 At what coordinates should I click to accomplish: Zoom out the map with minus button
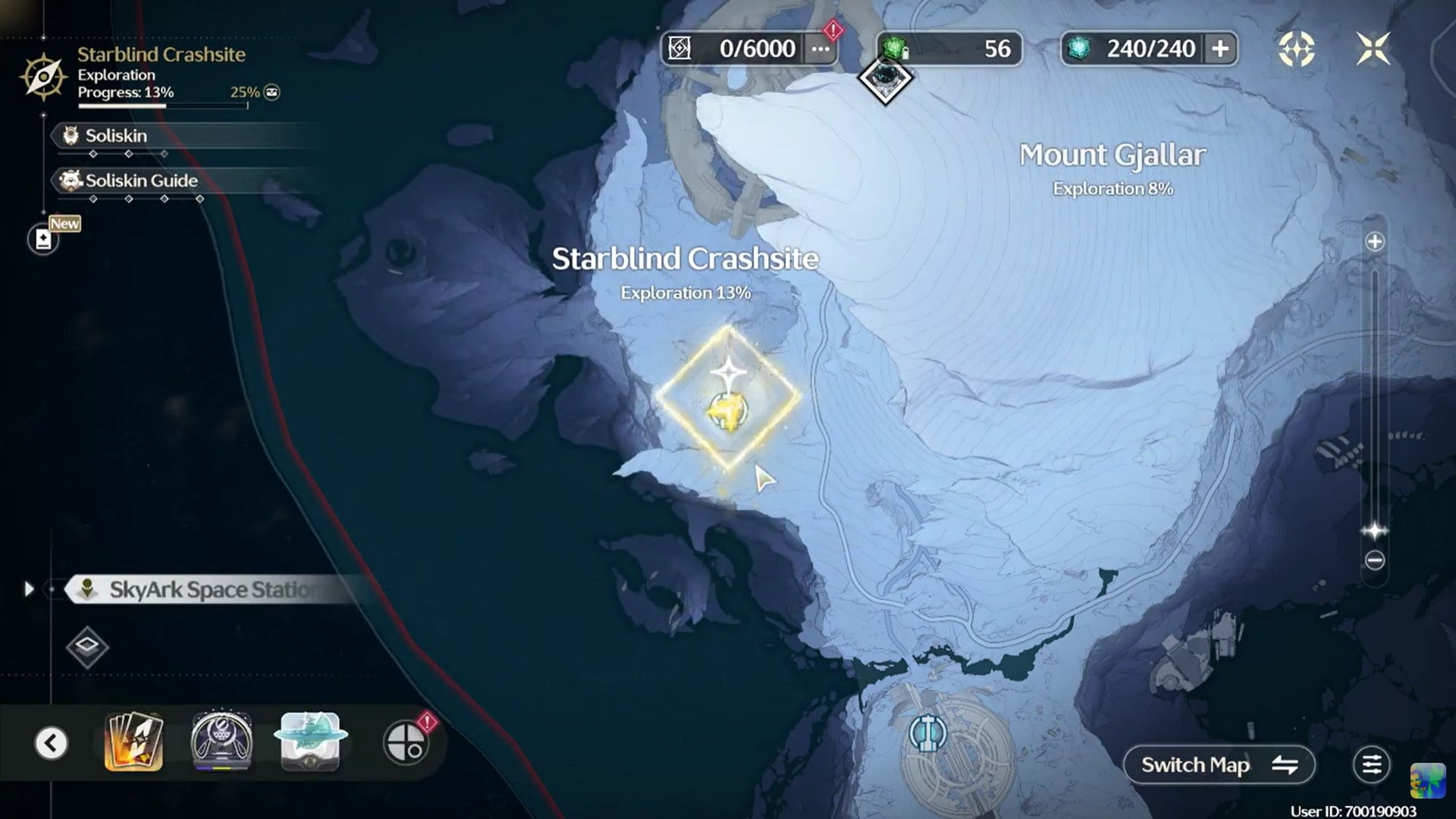pyautogui.click(x=1374, y=560)
